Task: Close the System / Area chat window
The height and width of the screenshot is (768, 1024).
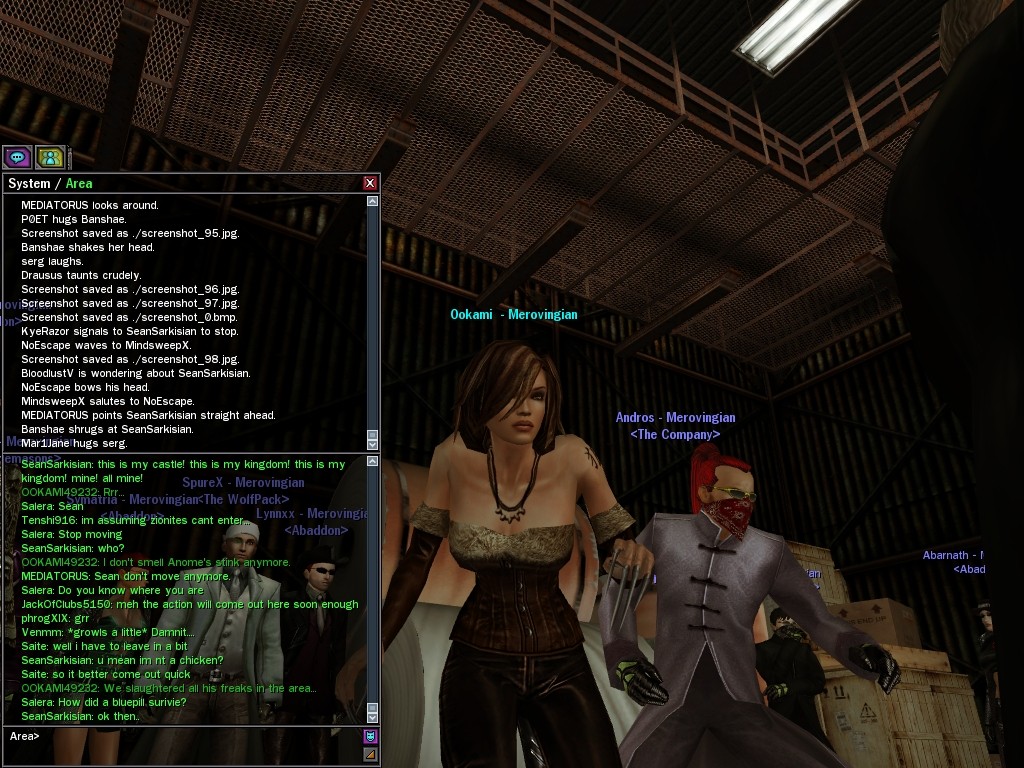Action: [x=370, y=183]
